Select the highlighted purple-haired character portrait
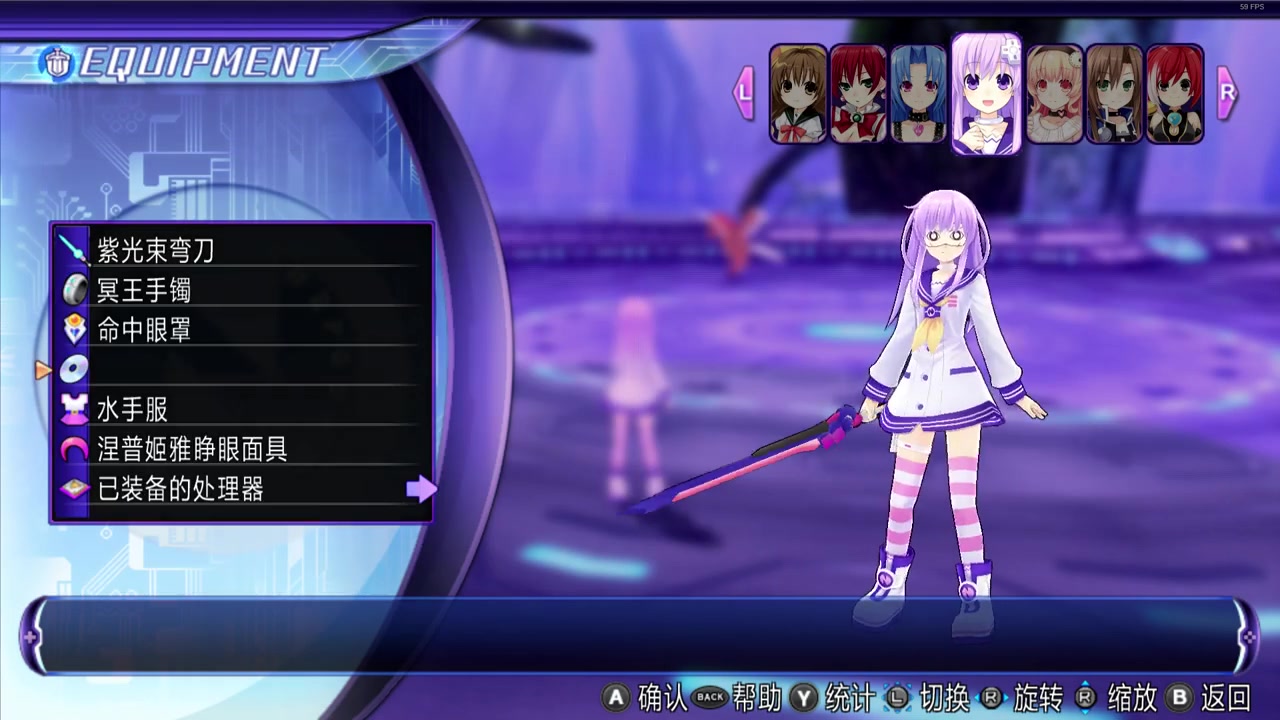The width and height of the screenshot is (1280, 720). 986,94
